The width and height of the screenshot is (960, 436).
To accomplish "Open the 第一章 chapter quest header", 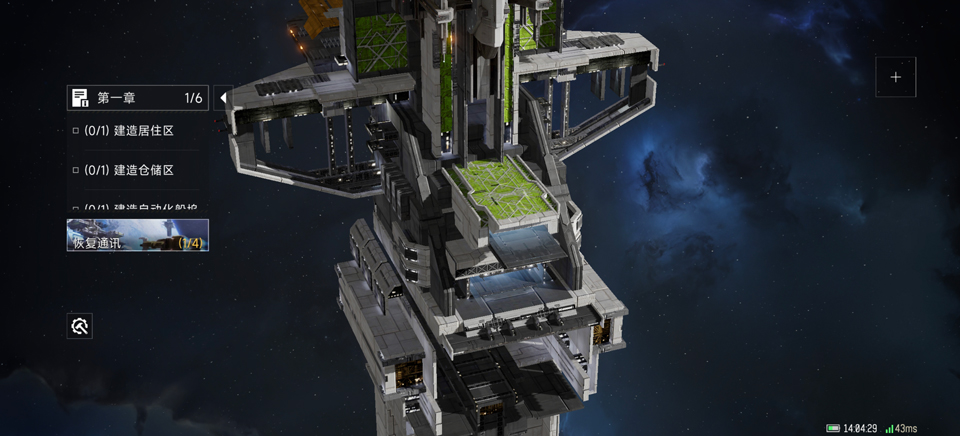I will [137, 98].
